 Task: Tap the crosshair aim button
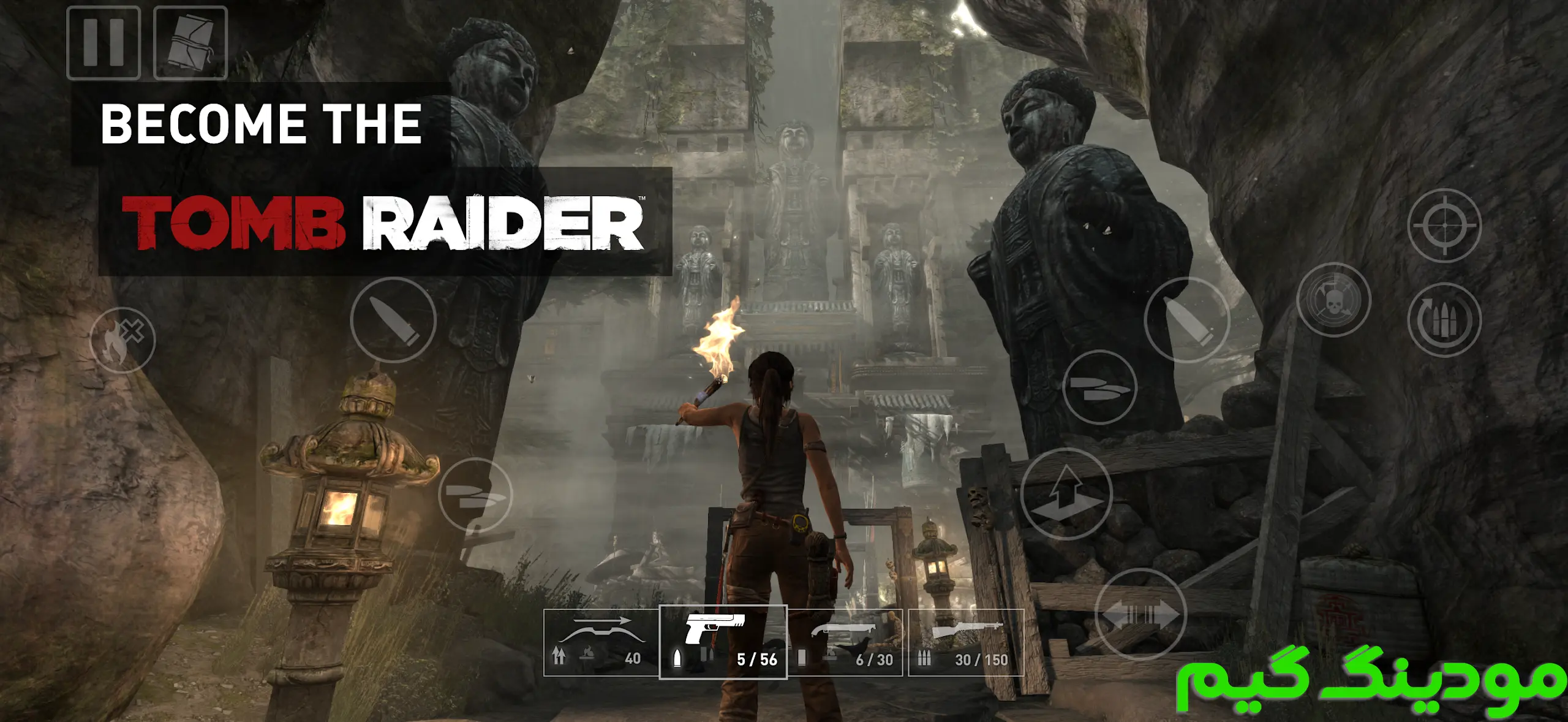pyautogui.click(x=1444, y=226)
